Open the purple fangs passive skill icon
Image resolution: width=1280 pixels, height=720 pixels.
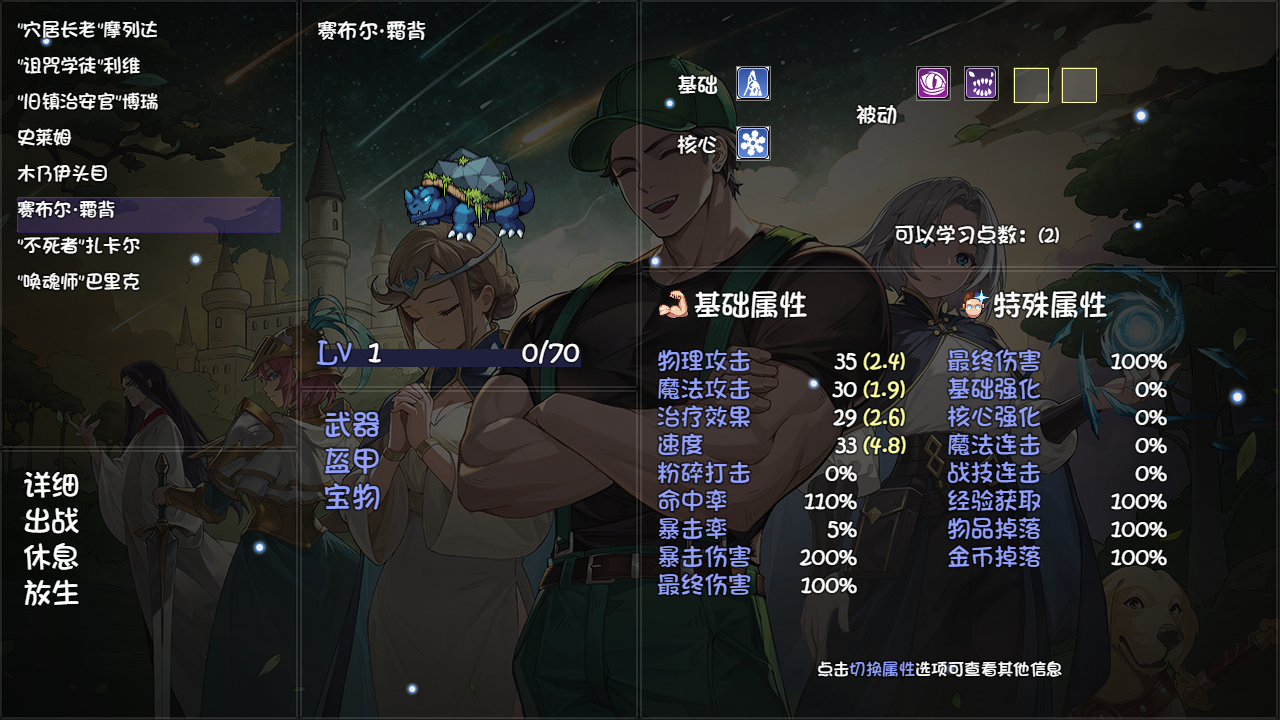click(x=981, y=84)
